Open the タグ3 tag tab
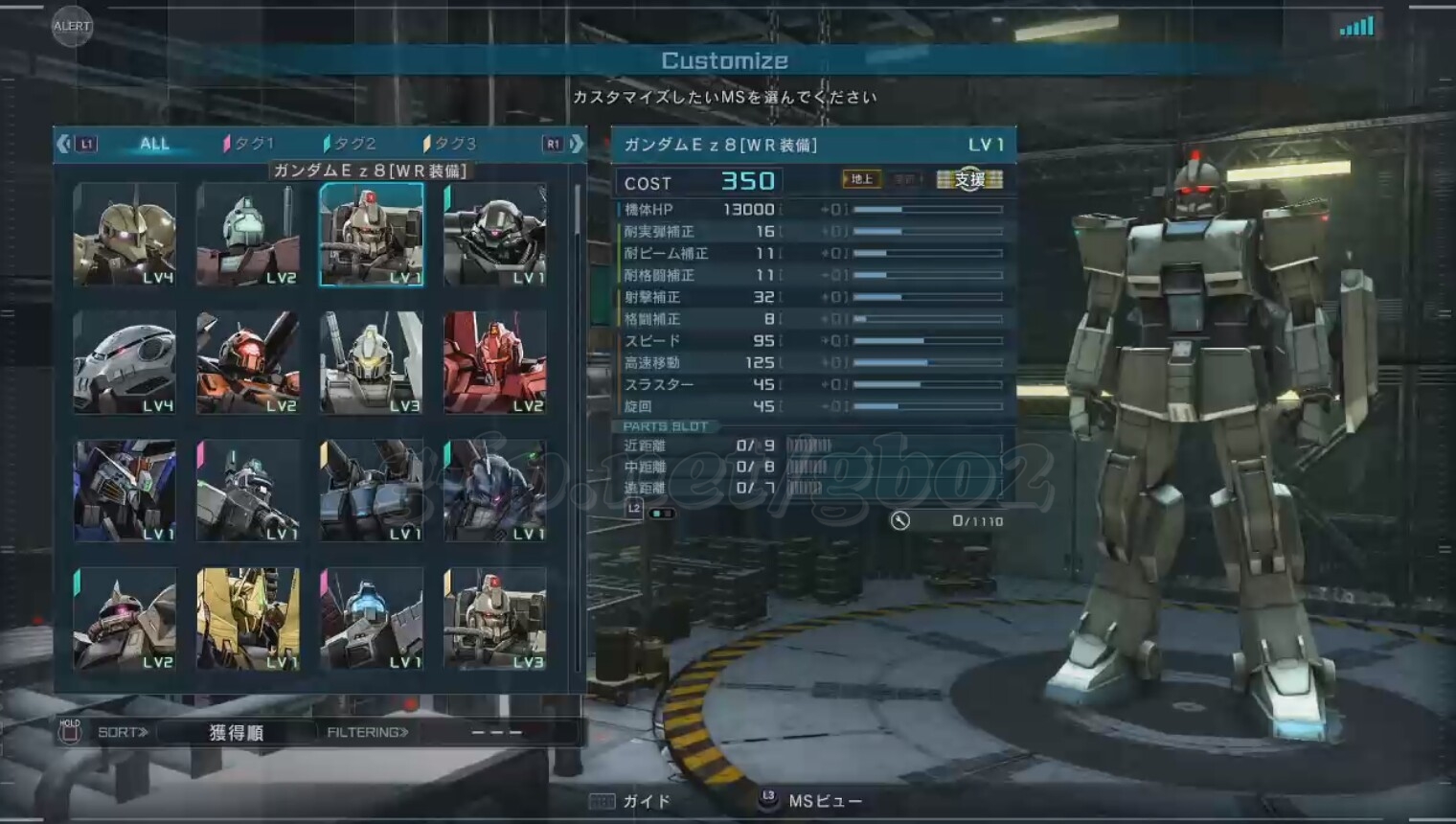 450,144
